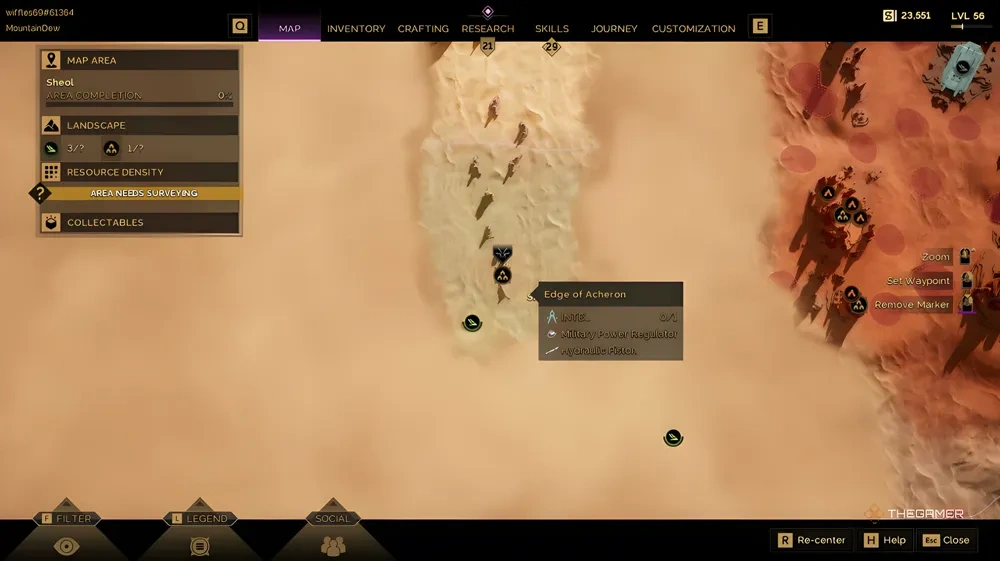Image resolution: width=1000 pixels, height=561 pixels.
Task: Select the Map tab
Action: tap(289, 29)
